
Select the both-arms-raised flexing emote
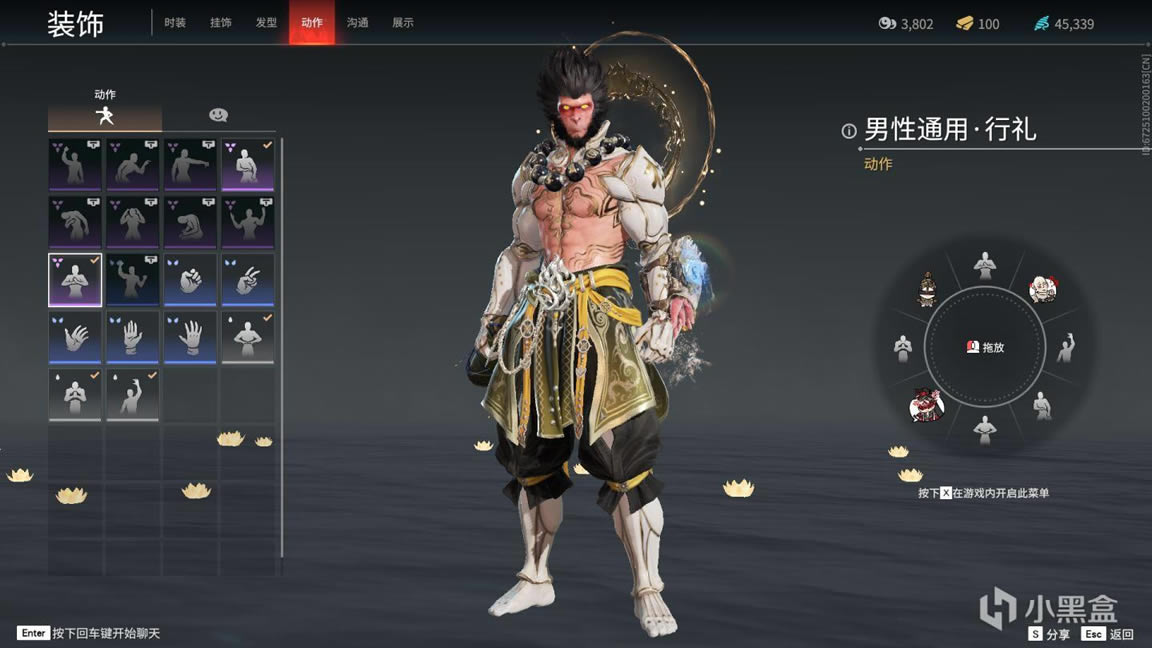[248, 223]
